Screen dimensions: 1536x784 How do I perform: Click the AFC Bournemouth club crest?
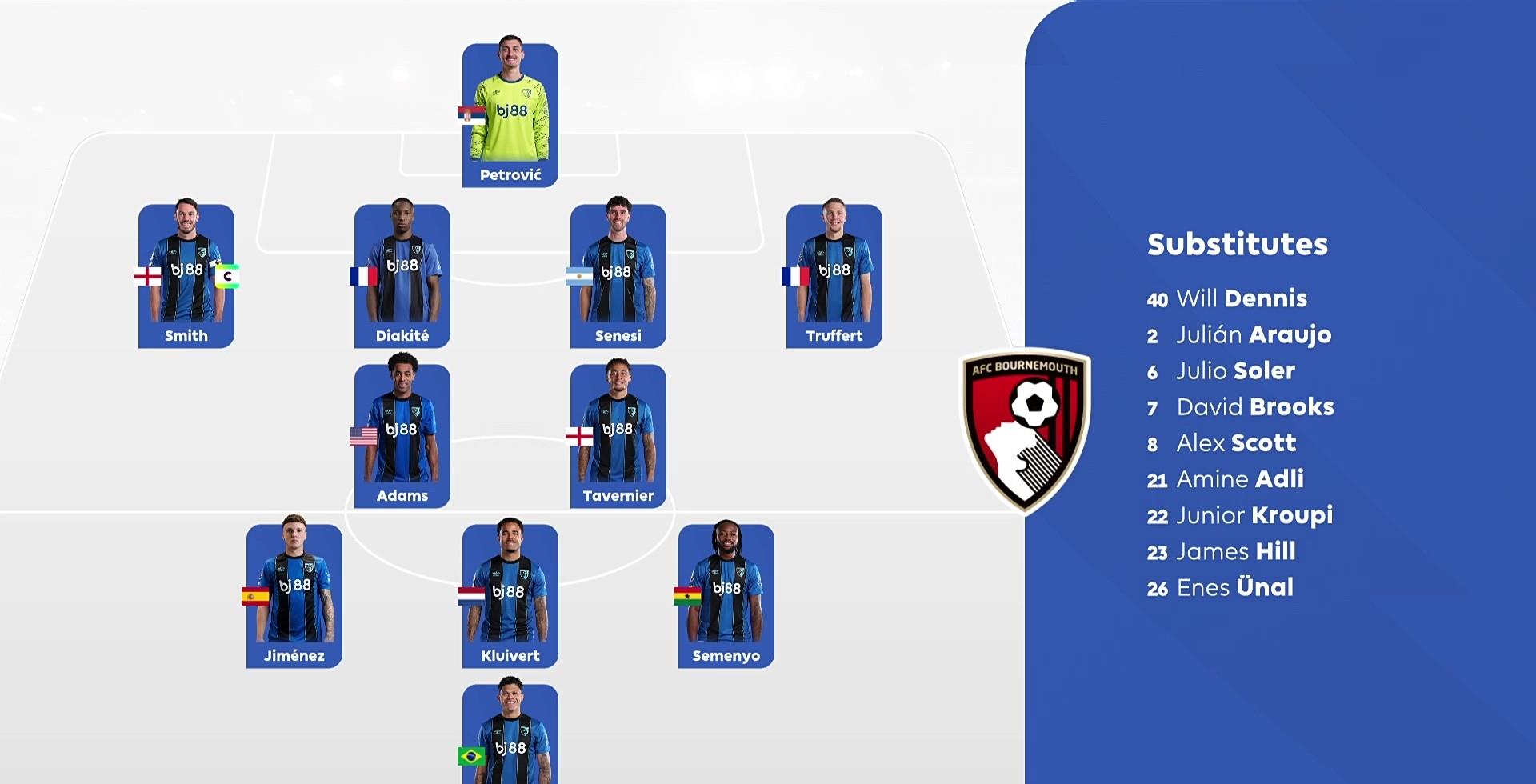point(1026,430)
